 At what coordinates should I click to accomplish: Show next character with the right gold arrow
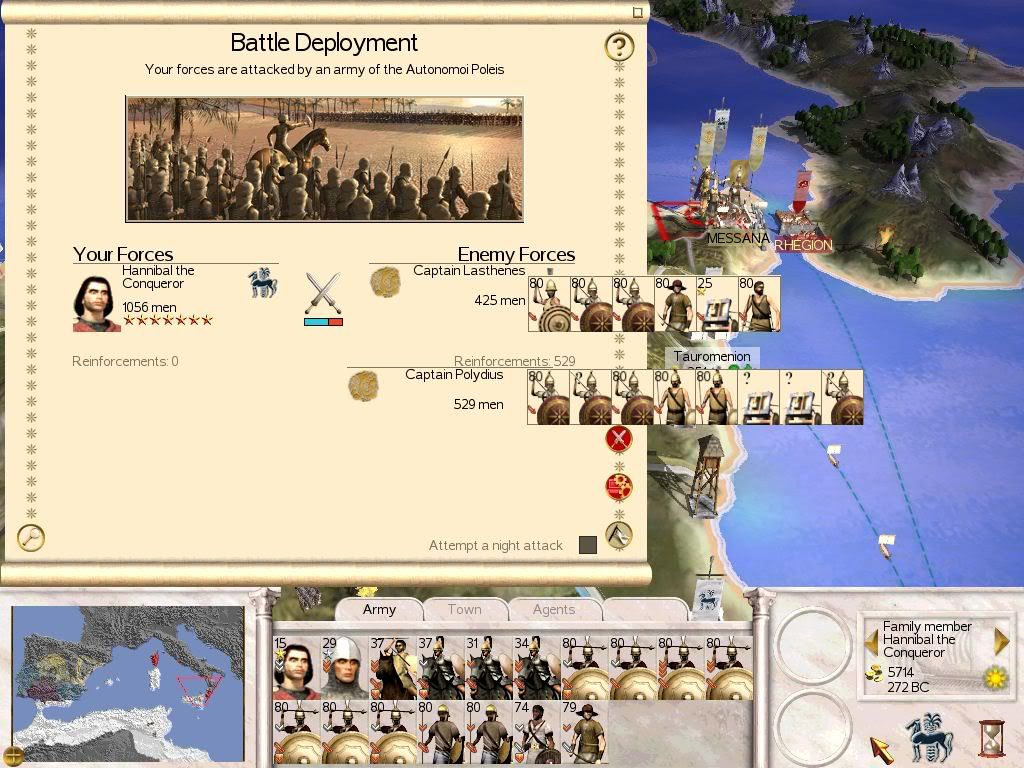[x=1001, y=640]
